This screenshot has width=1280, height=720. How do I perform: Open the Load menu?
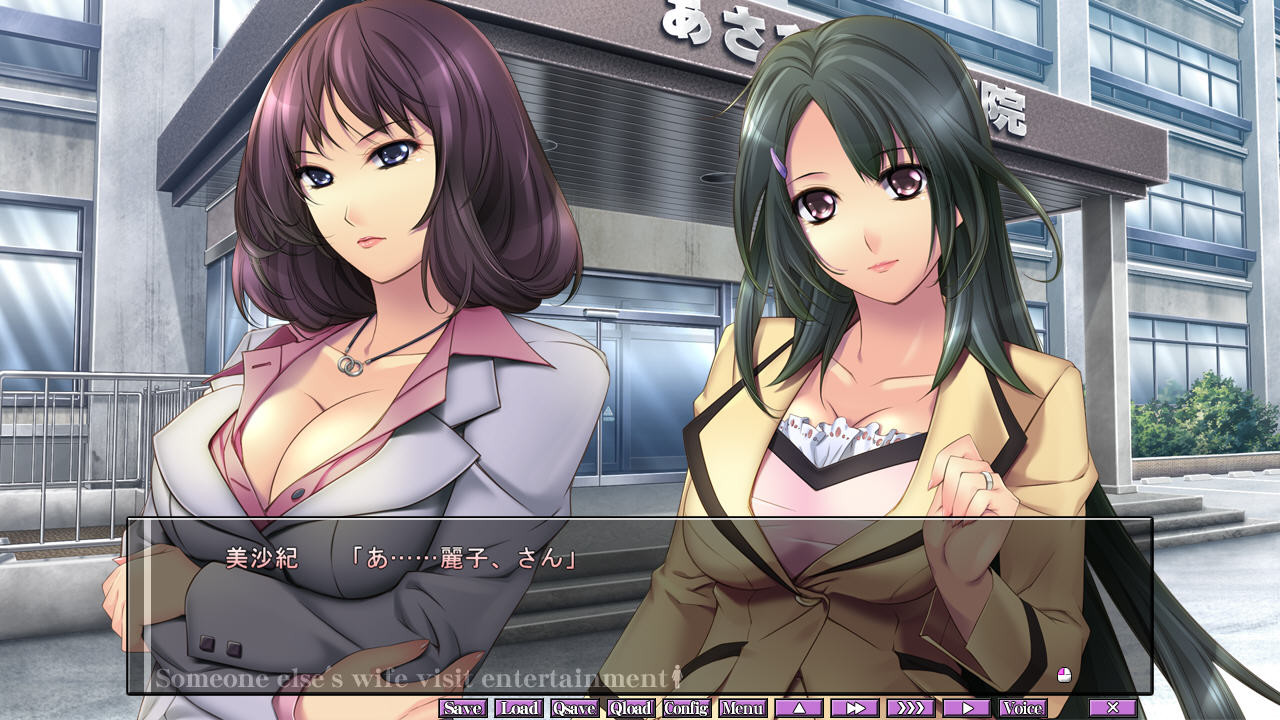click(519, 708)
